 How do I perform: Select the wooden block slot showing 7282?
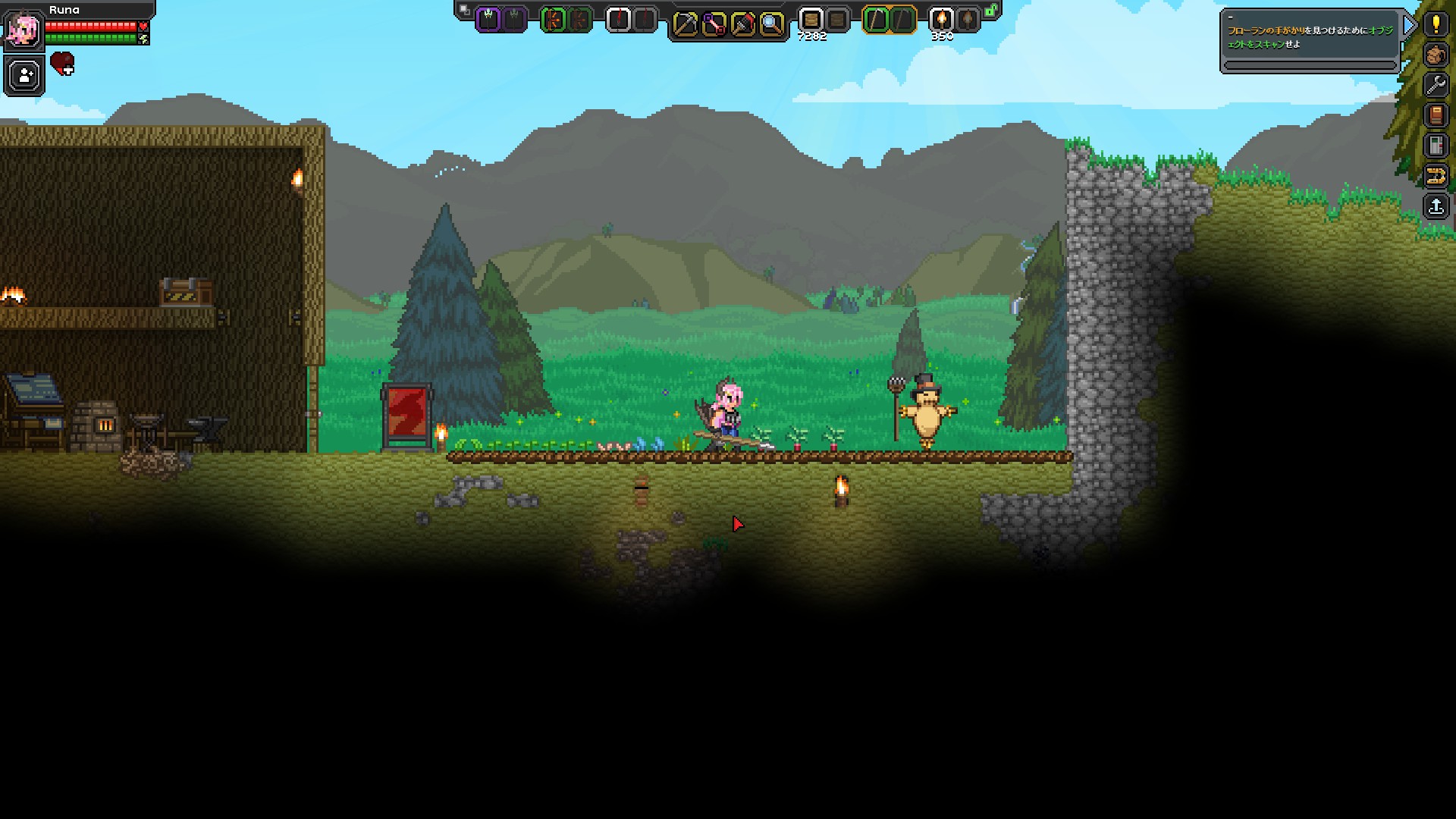[812, 20]
